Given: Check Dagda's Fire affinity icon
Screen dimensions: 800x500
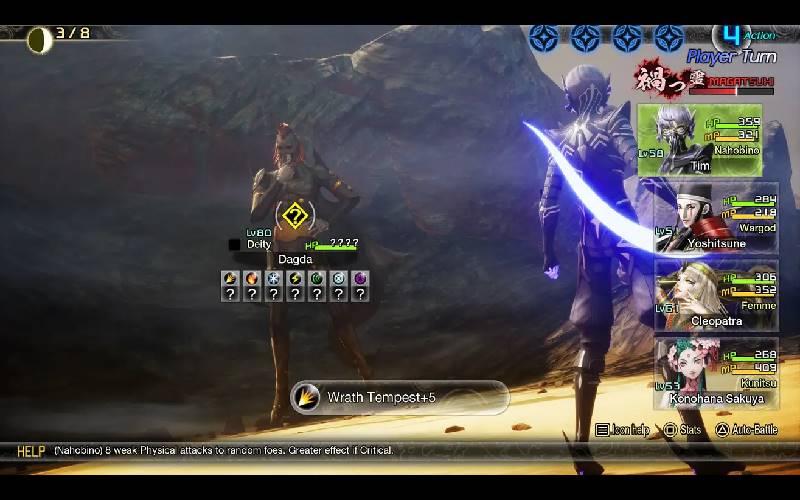Looking at the screenshot, I should (x=251, y=278).
